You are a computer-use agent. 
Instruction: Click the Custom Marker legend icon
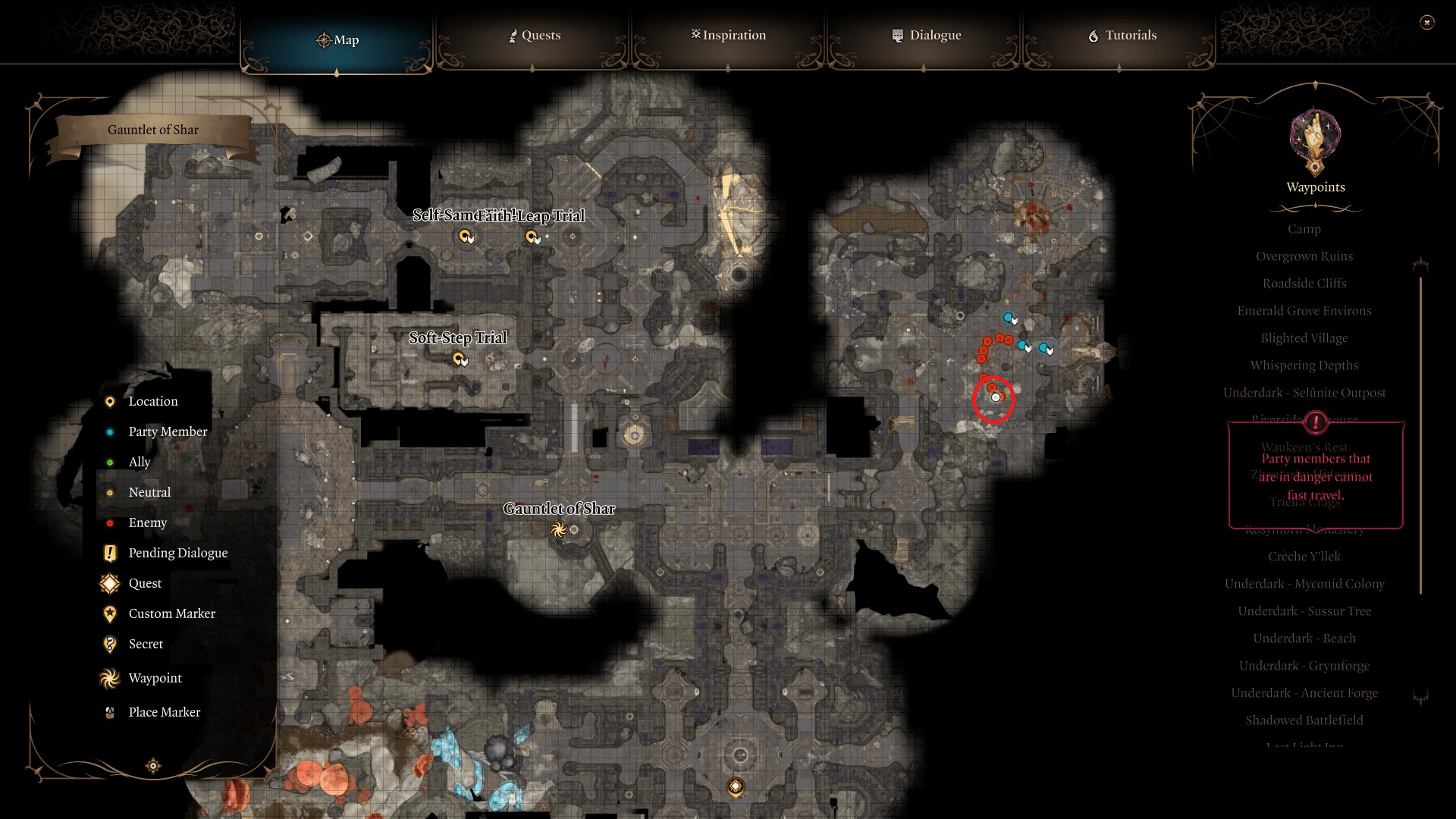pos(109,613)
